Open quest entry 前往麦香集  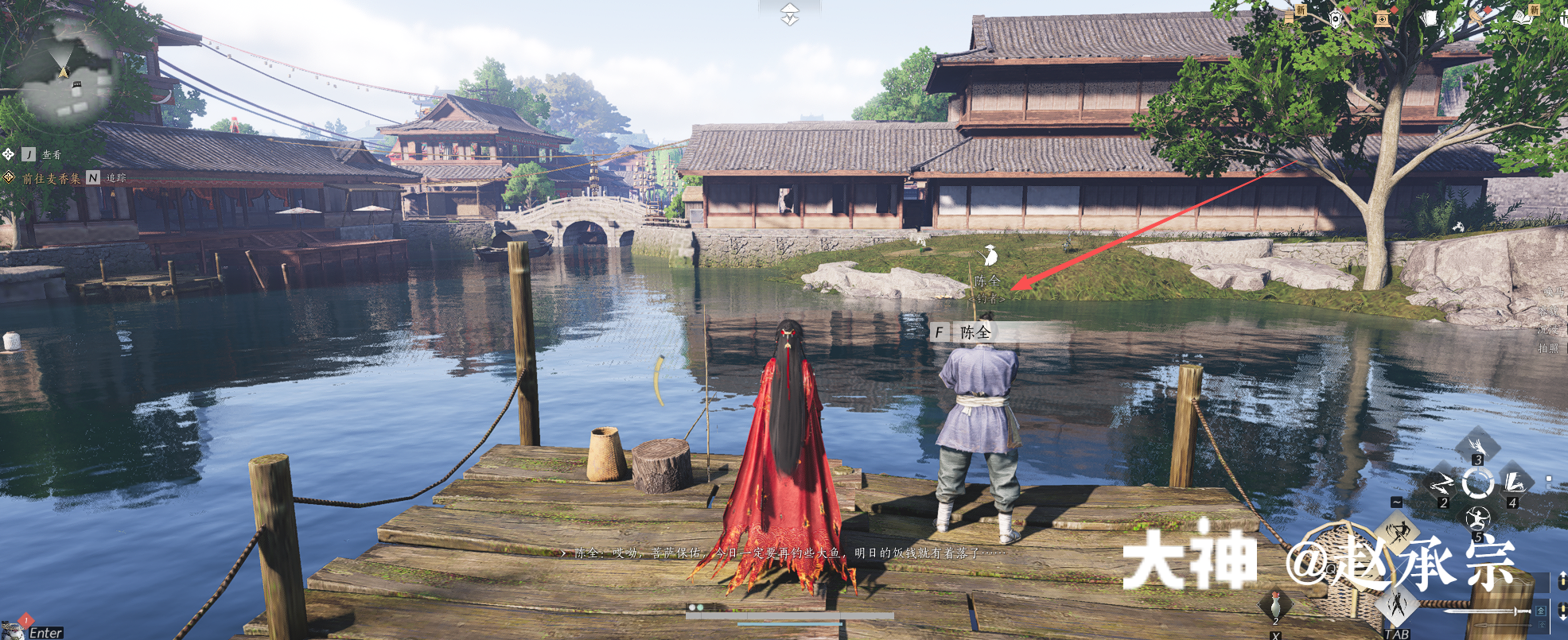coord(50,180)
